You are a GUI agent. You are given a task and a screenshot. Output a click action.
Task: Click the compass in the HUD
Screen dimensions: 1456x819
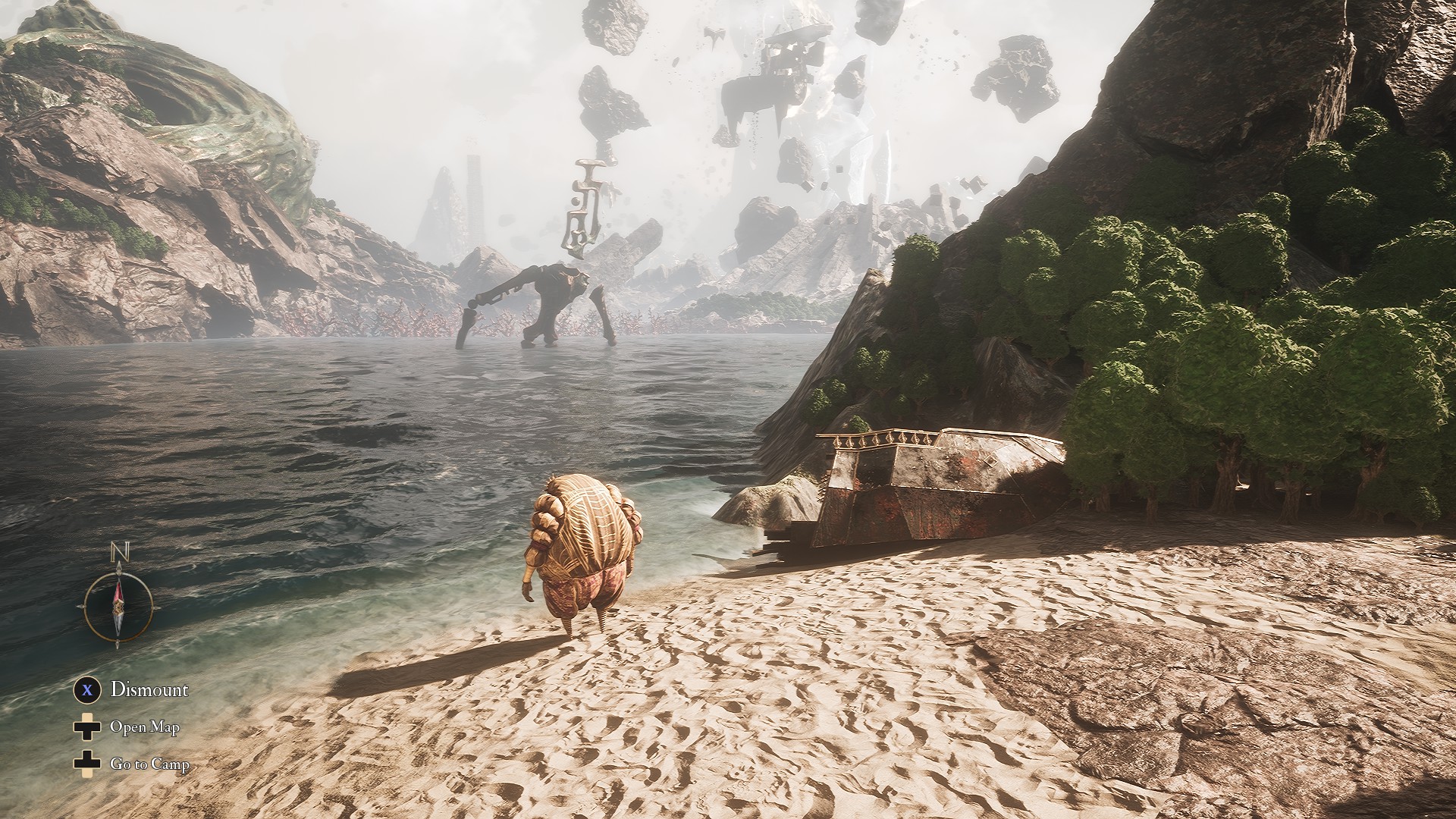118,605
